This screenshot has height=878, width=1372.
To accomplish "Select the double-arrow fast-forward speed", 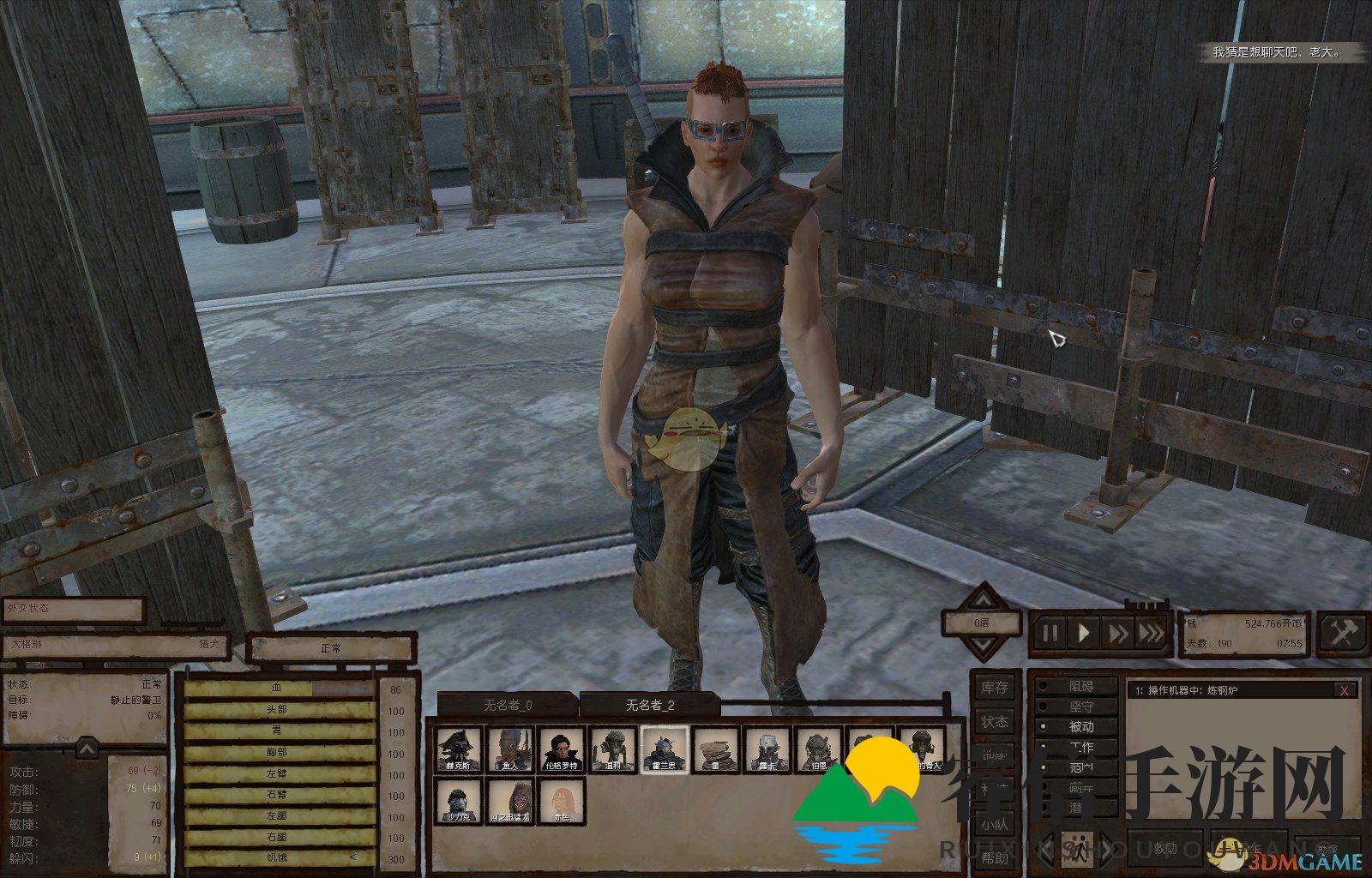I will (1118, 634).
